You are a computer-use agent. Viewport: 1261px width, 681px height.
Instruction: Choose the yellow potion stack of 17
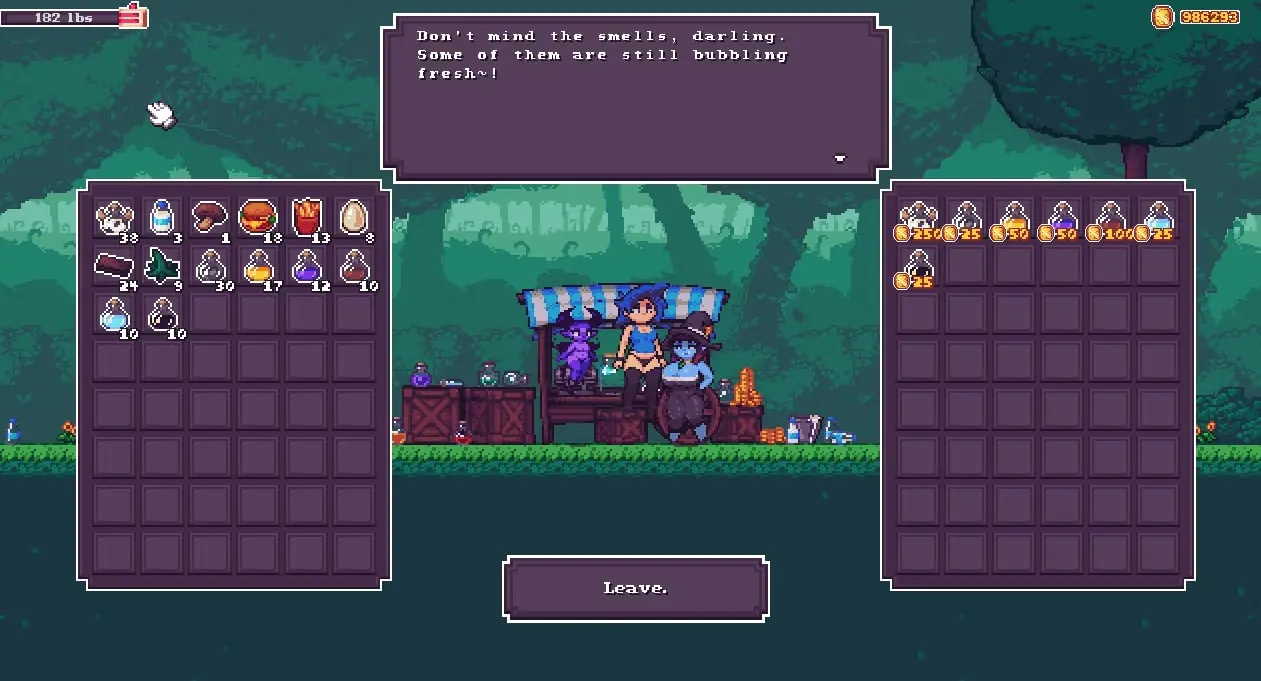pyautogui.click(x=258, y=266)
